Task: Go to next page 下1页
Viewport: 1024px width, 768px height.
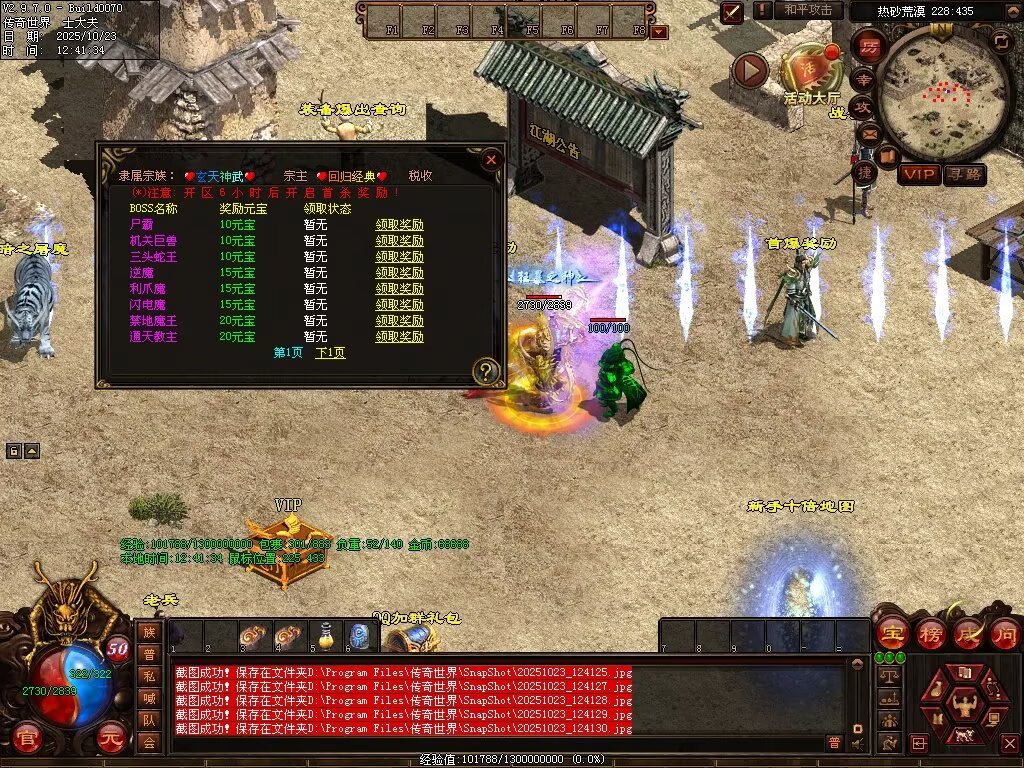Action: [x=330, y=353]
